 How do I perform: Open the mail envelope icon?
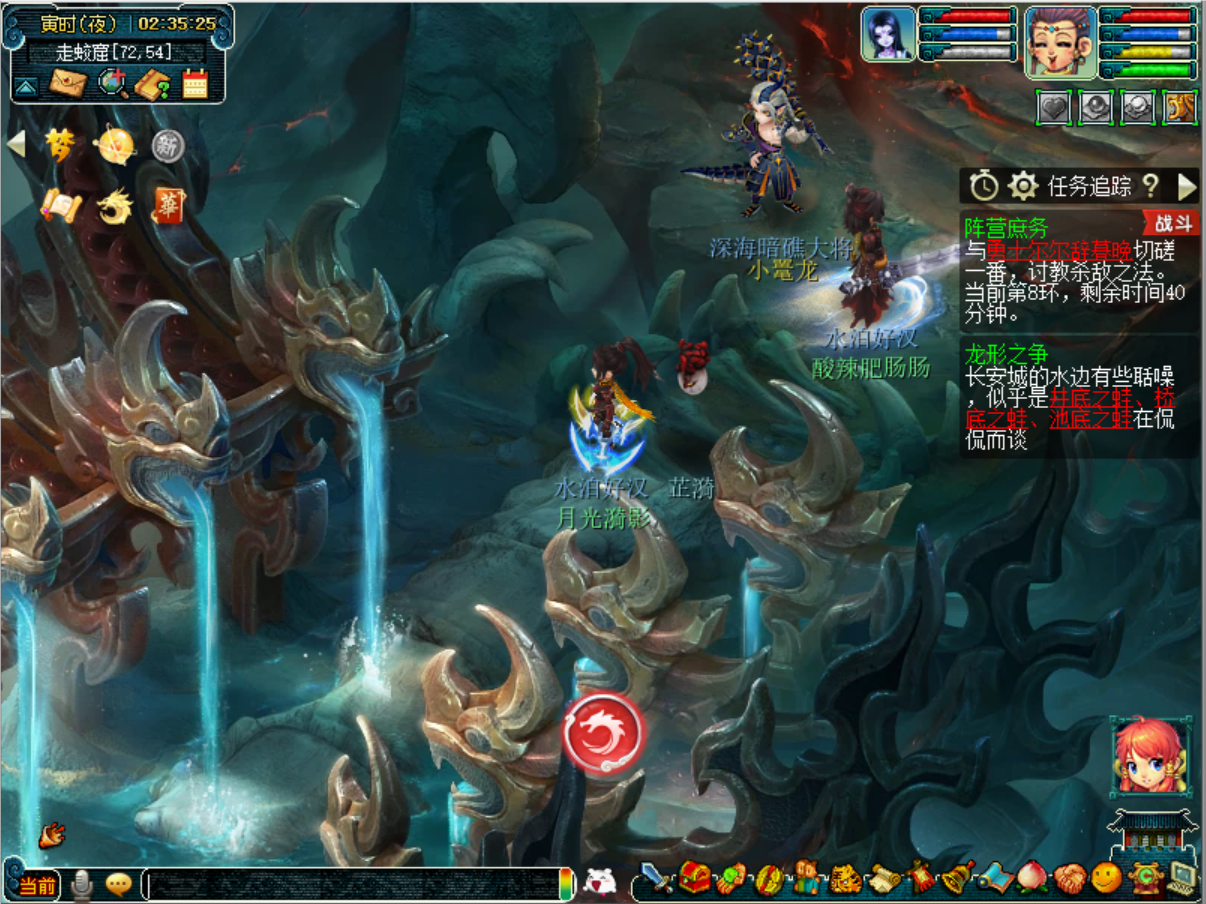(69, 82)
